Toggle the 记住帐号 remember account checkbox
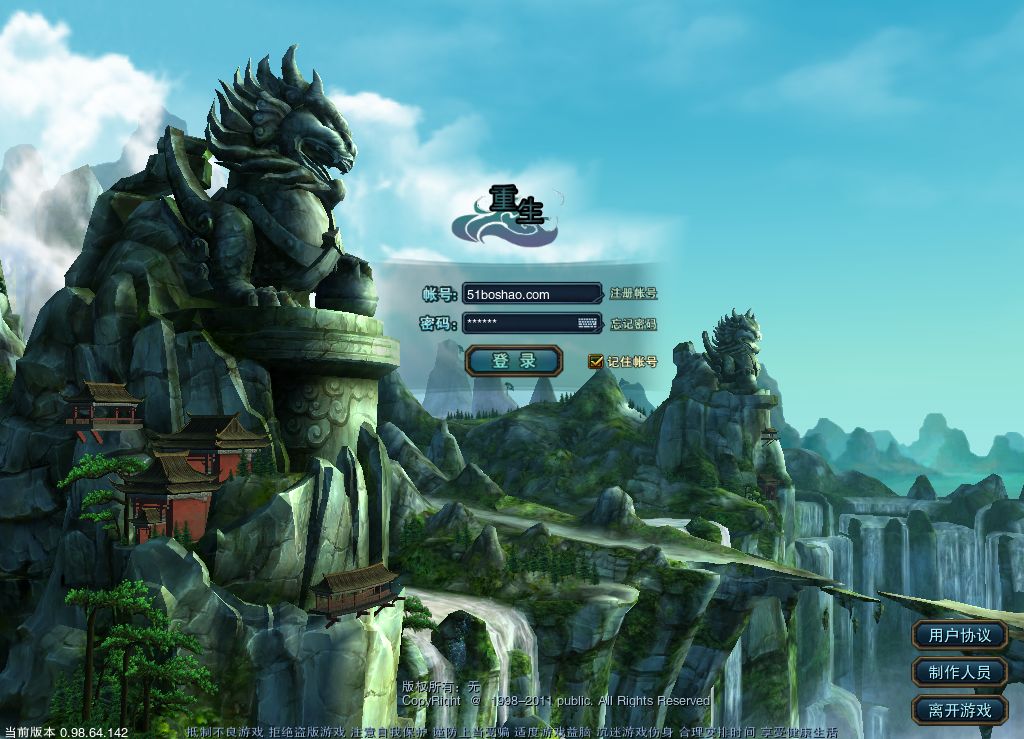 [x=596, y=362]
